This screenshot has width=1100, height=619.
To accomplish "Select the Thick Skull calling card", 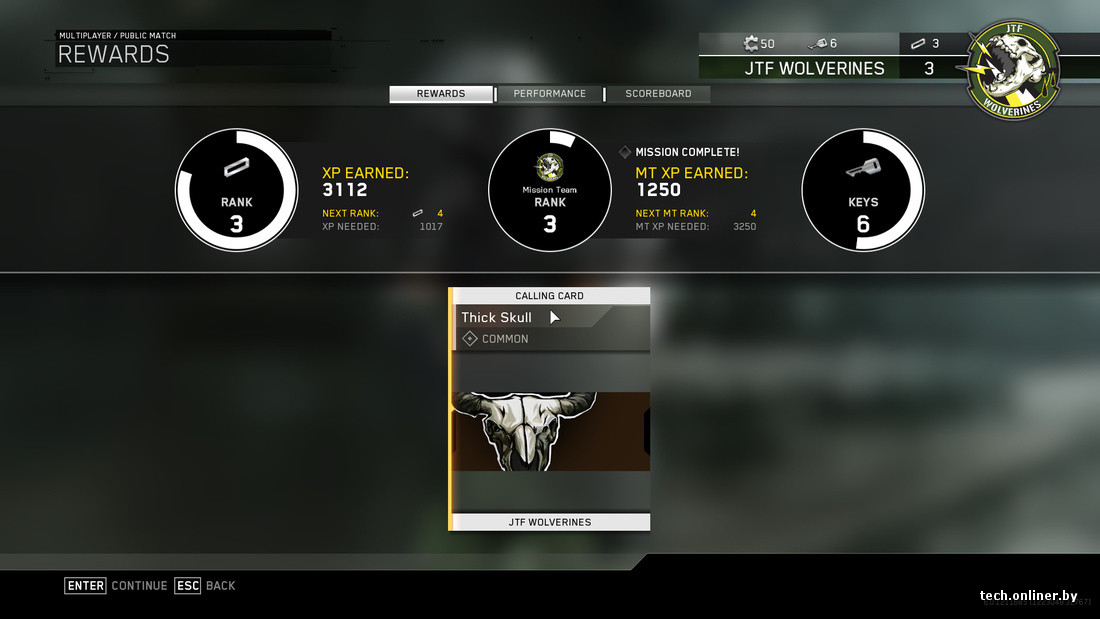I will [x=550, y=409].
